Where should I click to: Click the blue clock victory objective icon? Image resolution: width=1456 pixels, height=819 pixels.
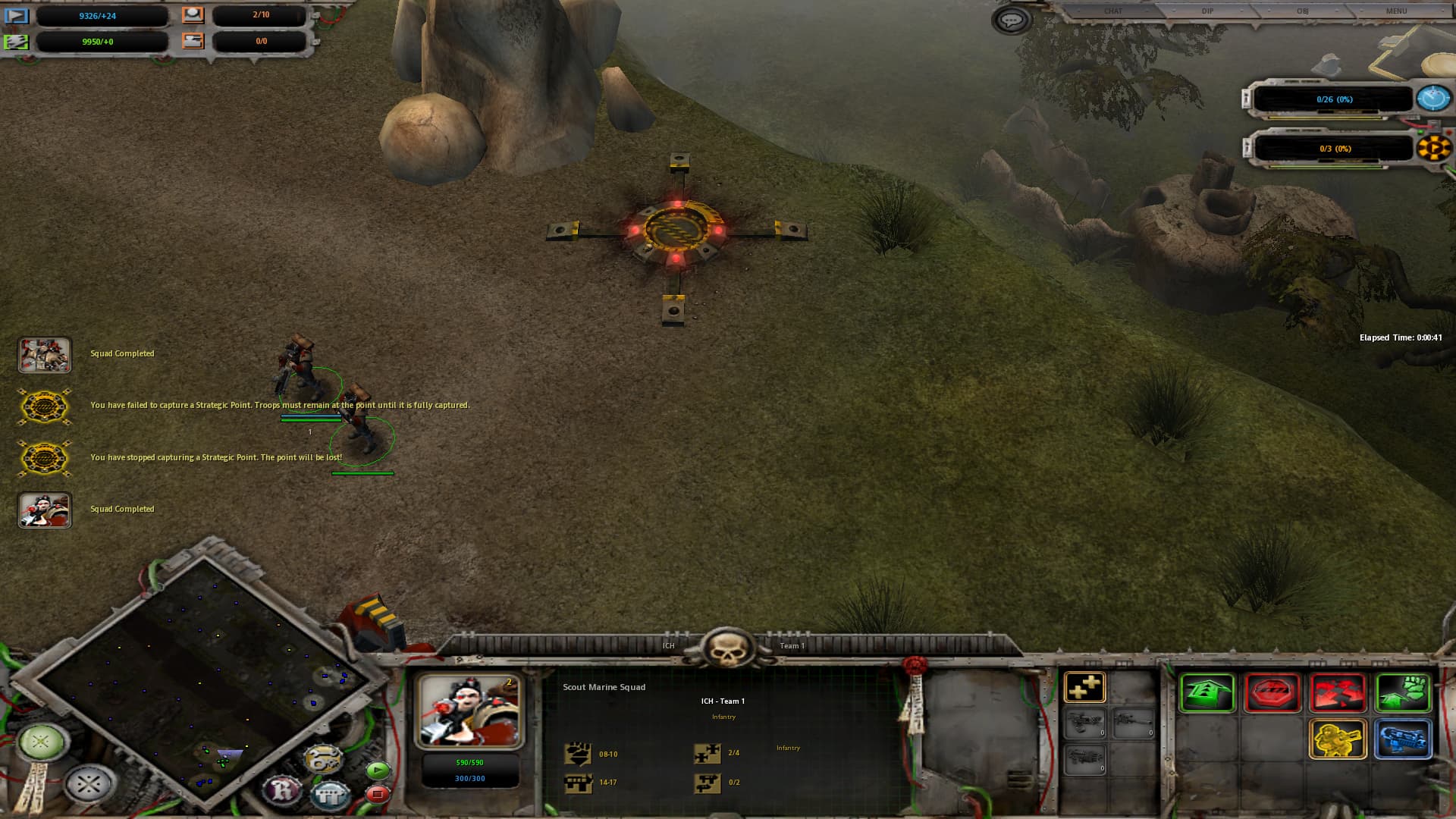click(1432, 99)
